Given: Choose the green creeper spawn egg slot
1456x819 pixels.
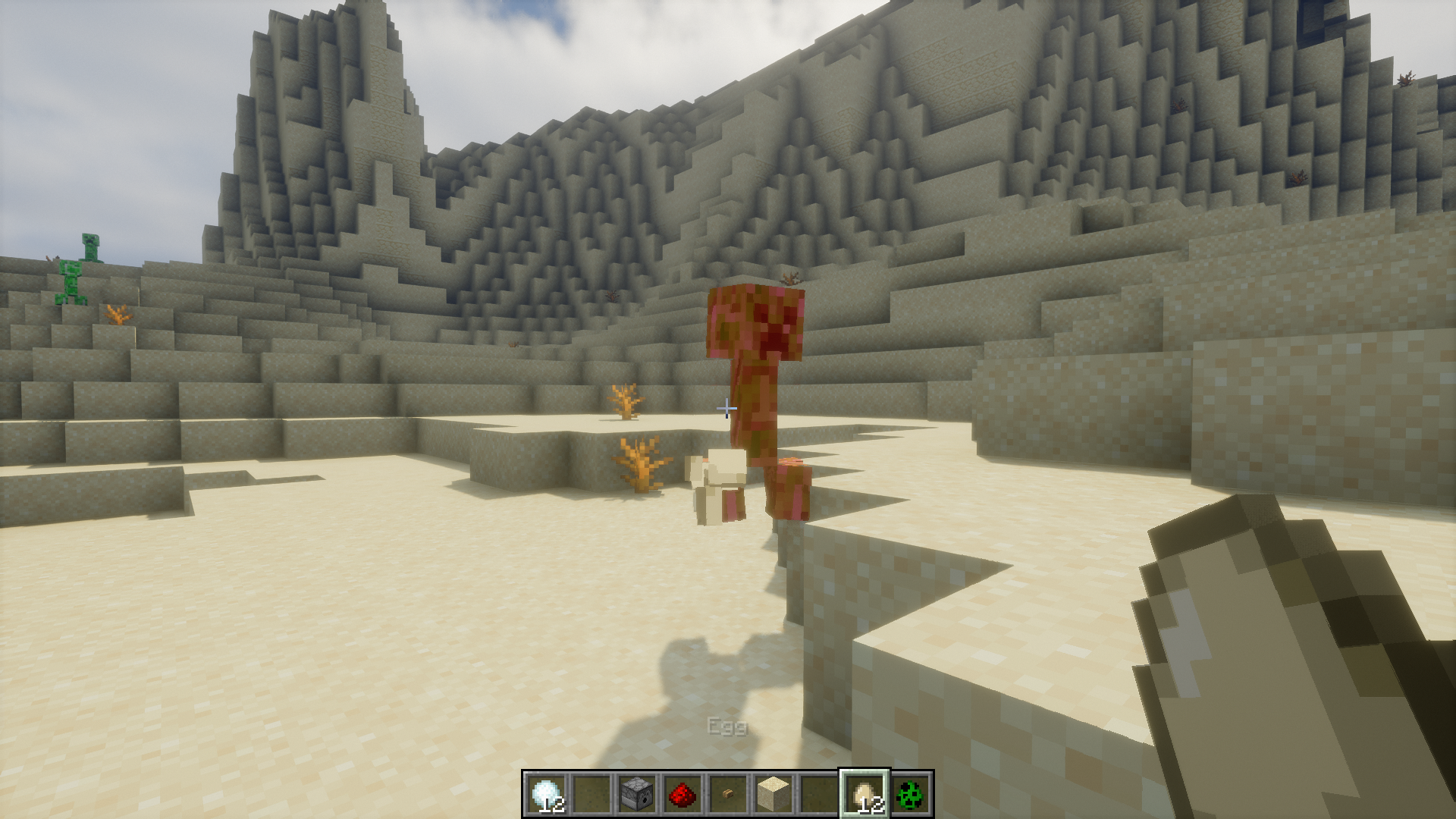Looking at the screenshot, I should [x=910, y=794].
